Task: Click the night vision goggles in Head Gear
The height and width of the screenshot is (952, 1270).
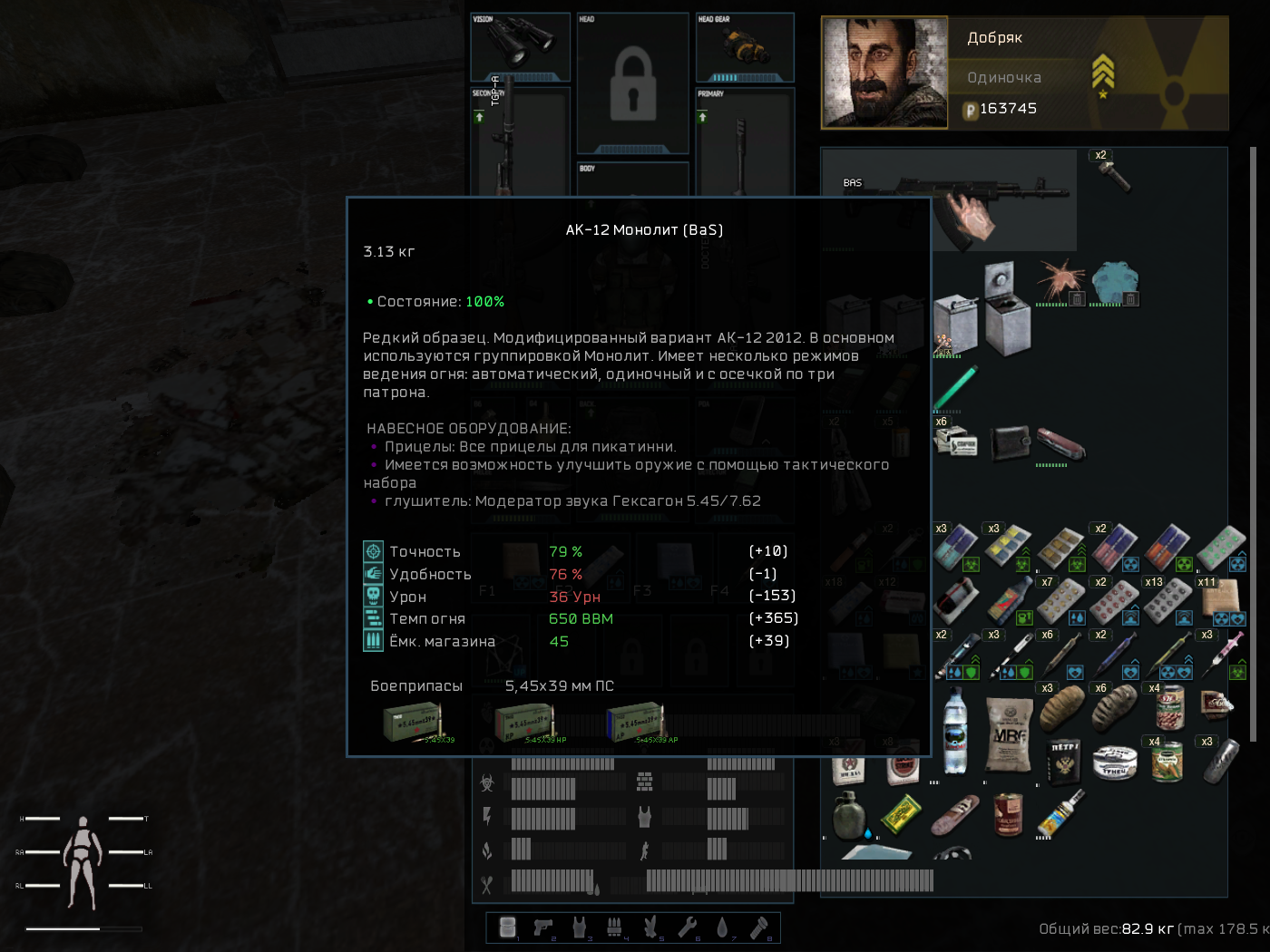Action: coord(744,45)
